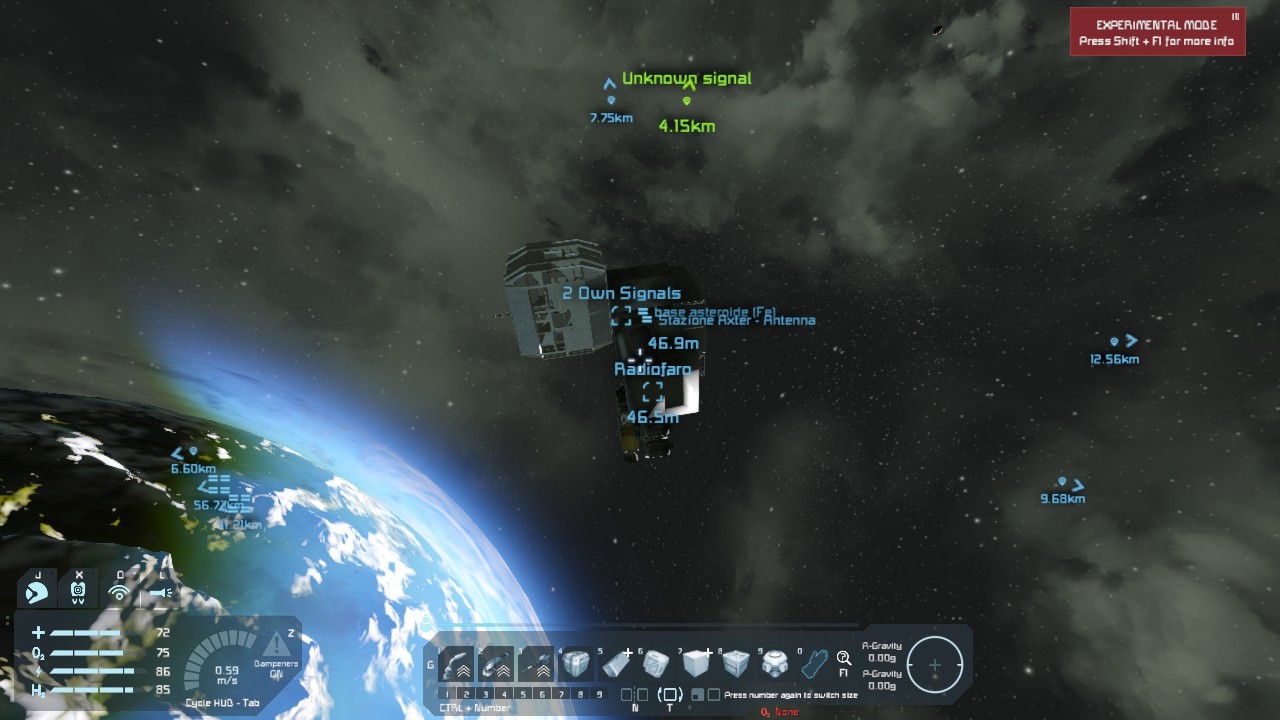Select the welder tool in slot 1

coord(456,663)
